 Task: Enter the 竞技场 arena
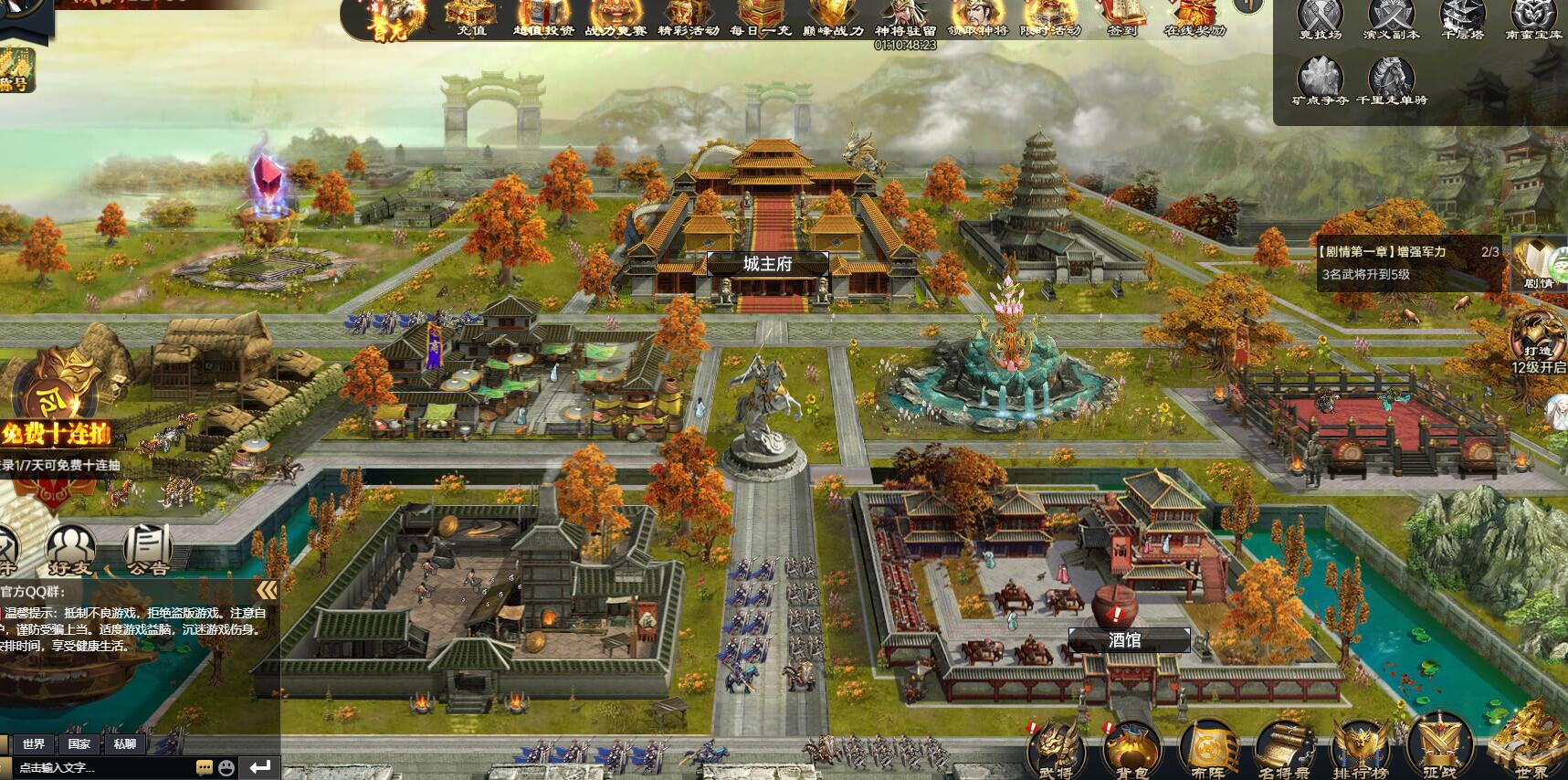click(x=1321, y=18)
